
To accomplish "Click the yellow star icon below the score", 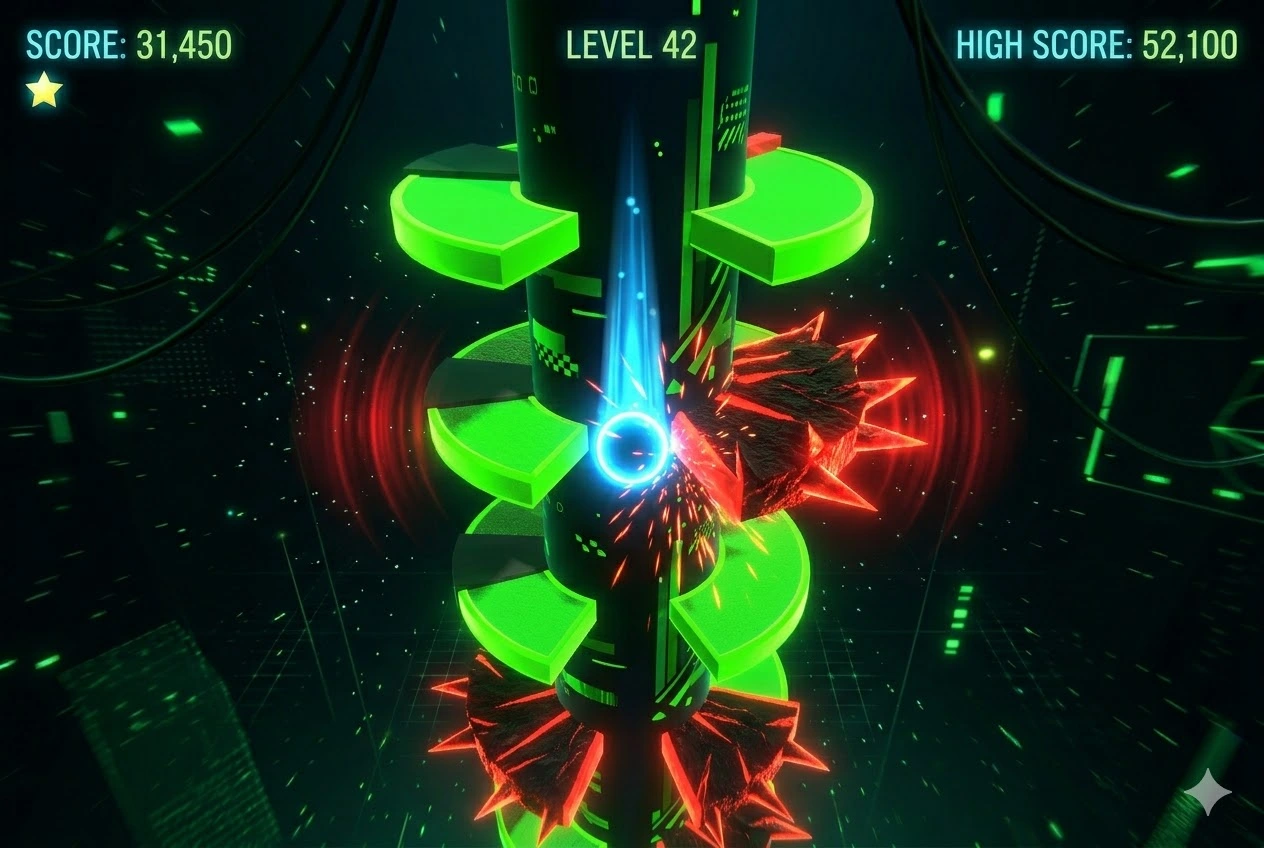I will (x=44, y=91).
